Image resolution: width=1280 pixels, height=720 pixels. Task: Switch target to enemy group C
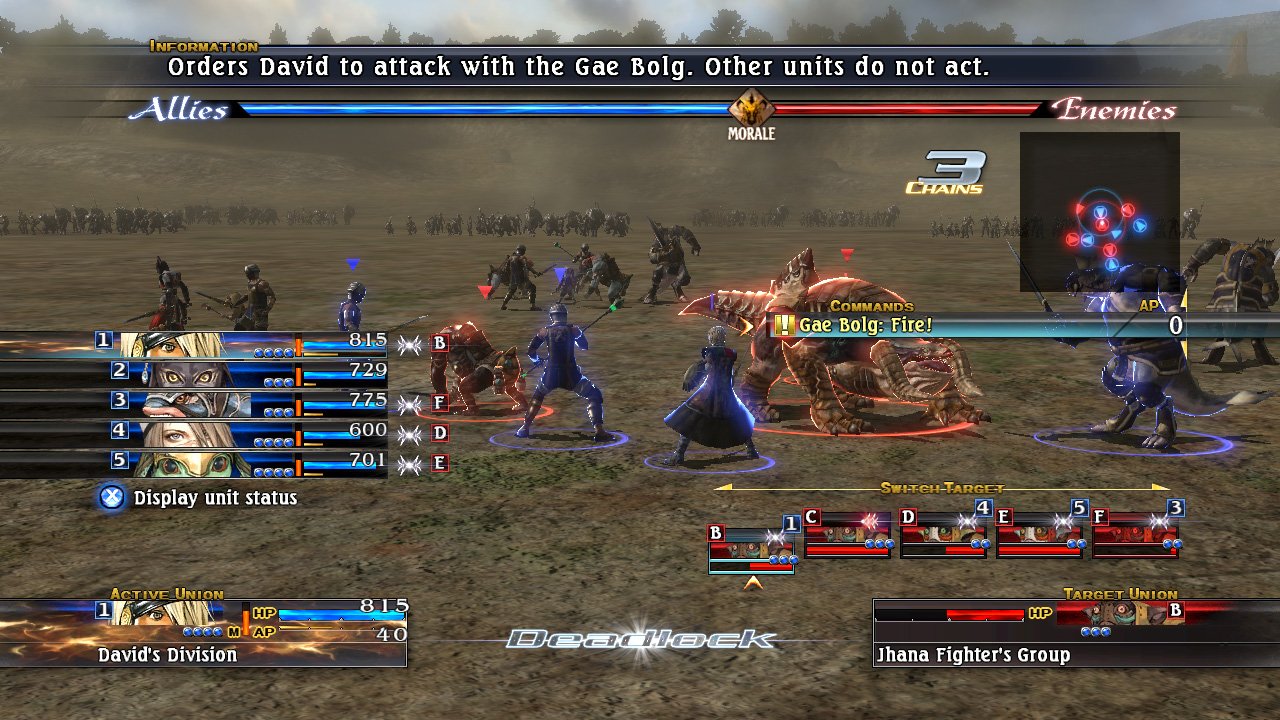[849, 537]
